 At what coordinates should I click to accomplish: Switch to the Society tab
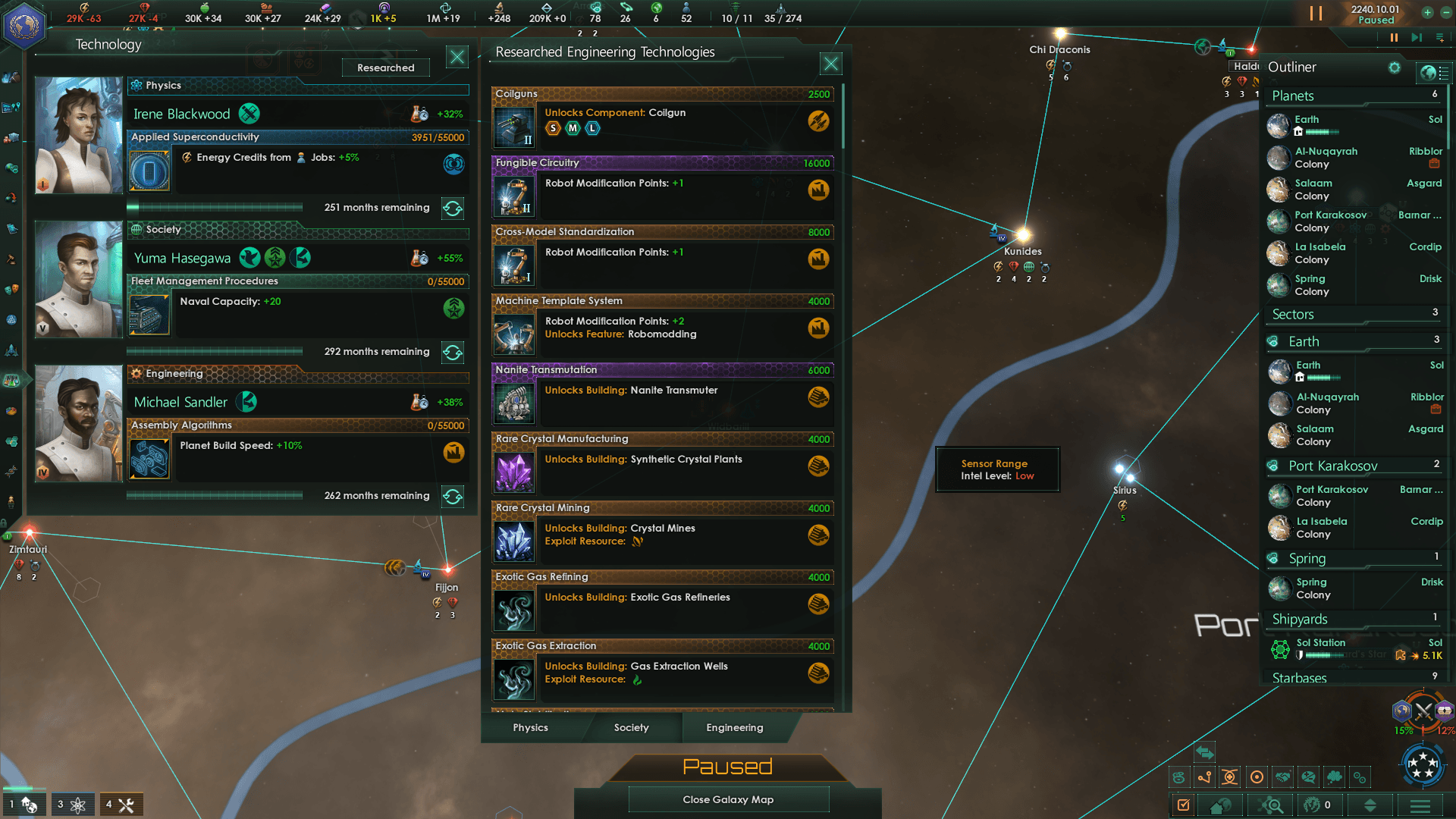[631, 727]
